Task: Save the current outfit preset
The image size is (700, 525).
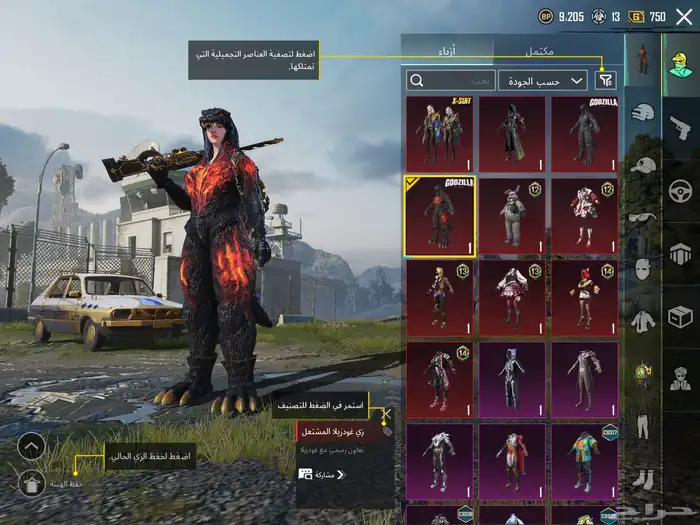Action: (x=31, y=484)
